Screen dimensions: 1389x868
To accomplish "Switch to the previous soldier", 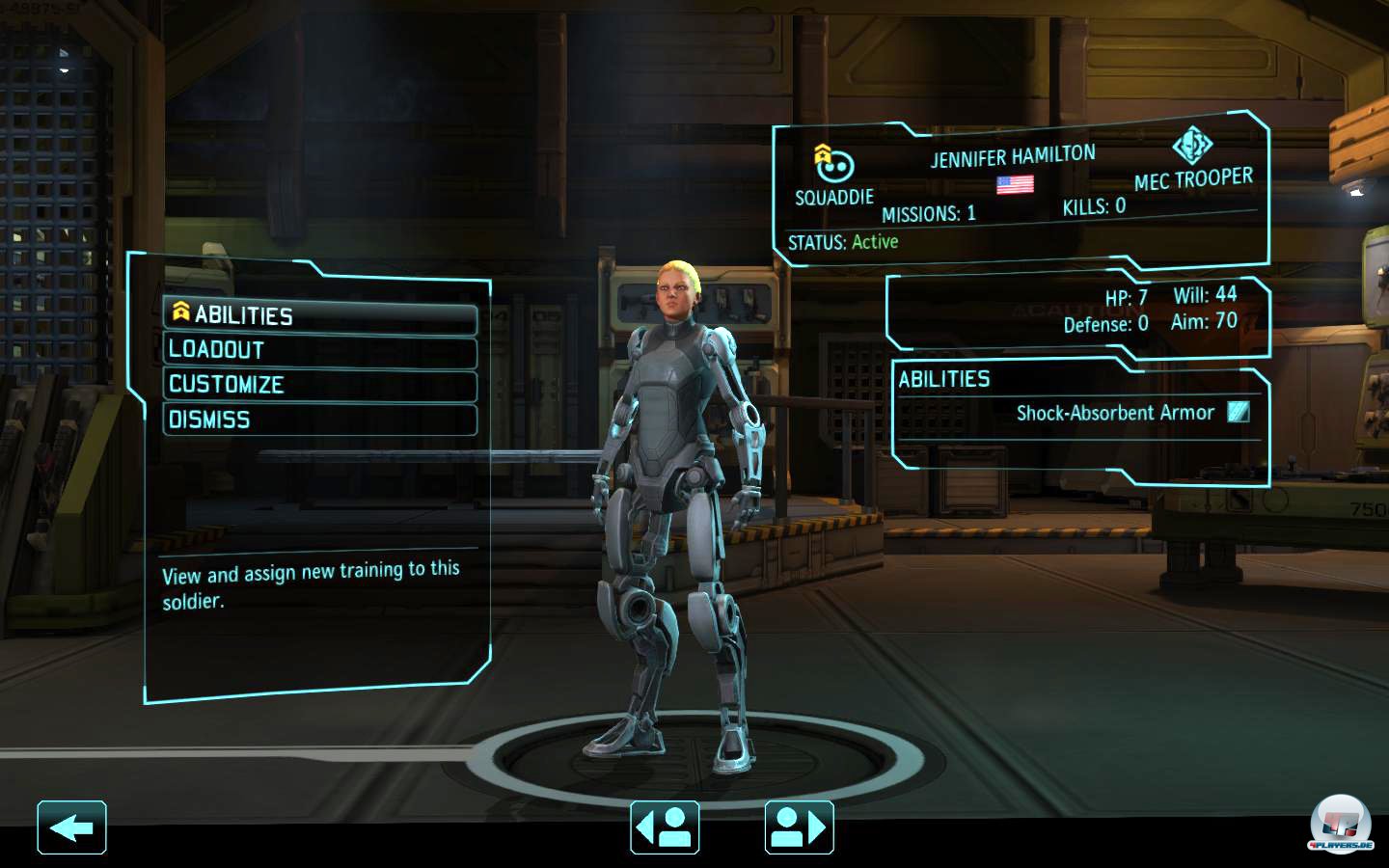I will pyautogui.click(x=665, y=827).
